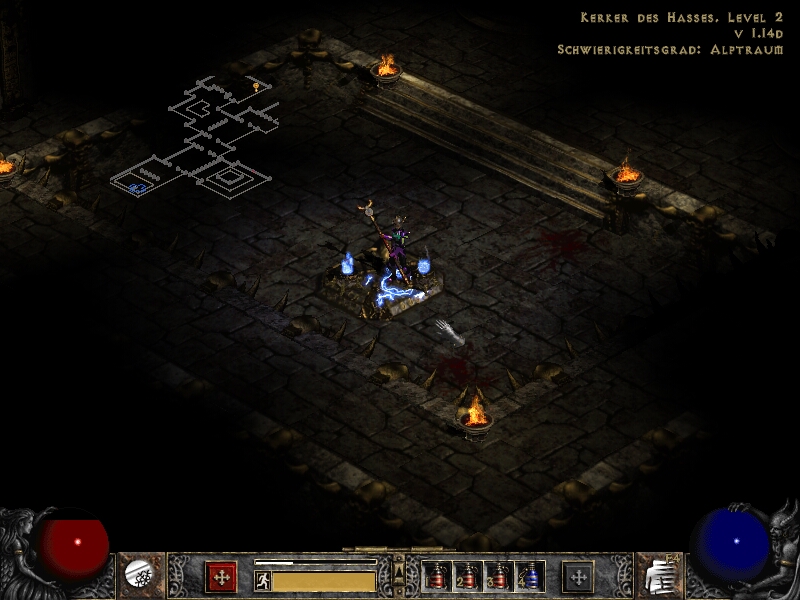The image size is (800, 600).
Task: Toggle the run/walk running figure button
Action: [263, 581]
